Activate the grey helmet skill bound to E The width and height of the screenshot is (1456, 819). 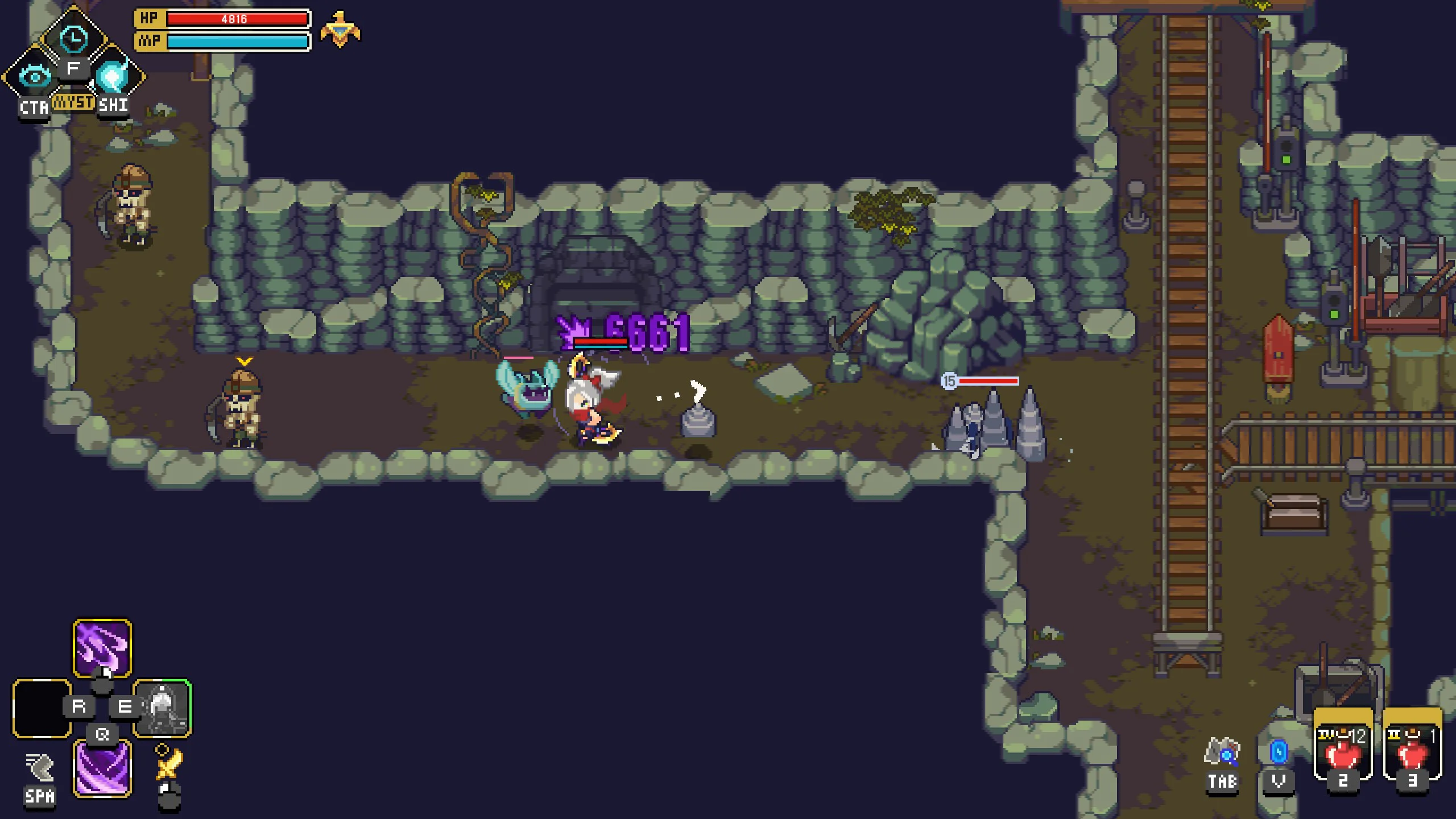(x=162, y=708)
